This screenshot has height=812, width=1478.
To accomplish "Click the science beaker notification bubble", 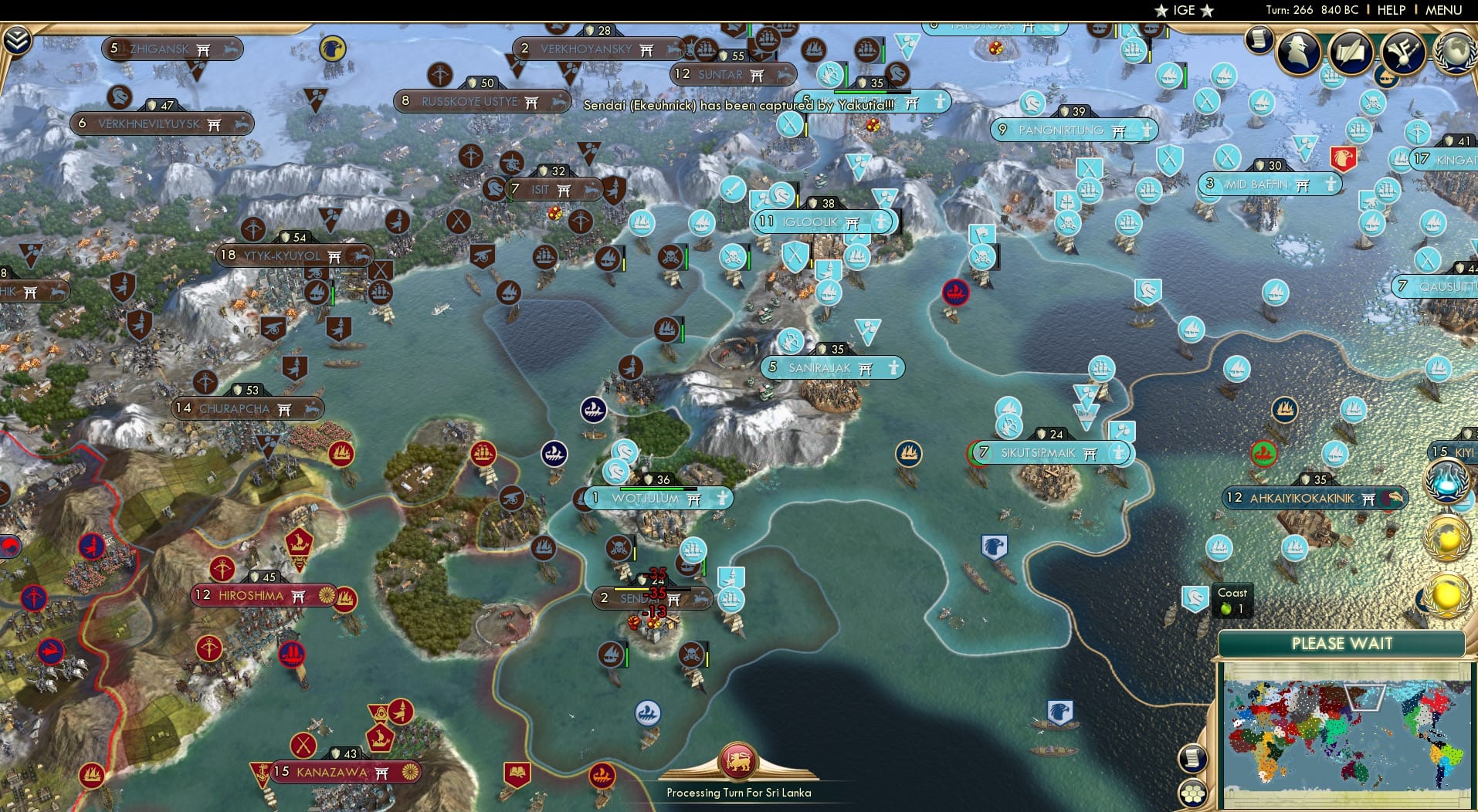I will coord(1449,480).
